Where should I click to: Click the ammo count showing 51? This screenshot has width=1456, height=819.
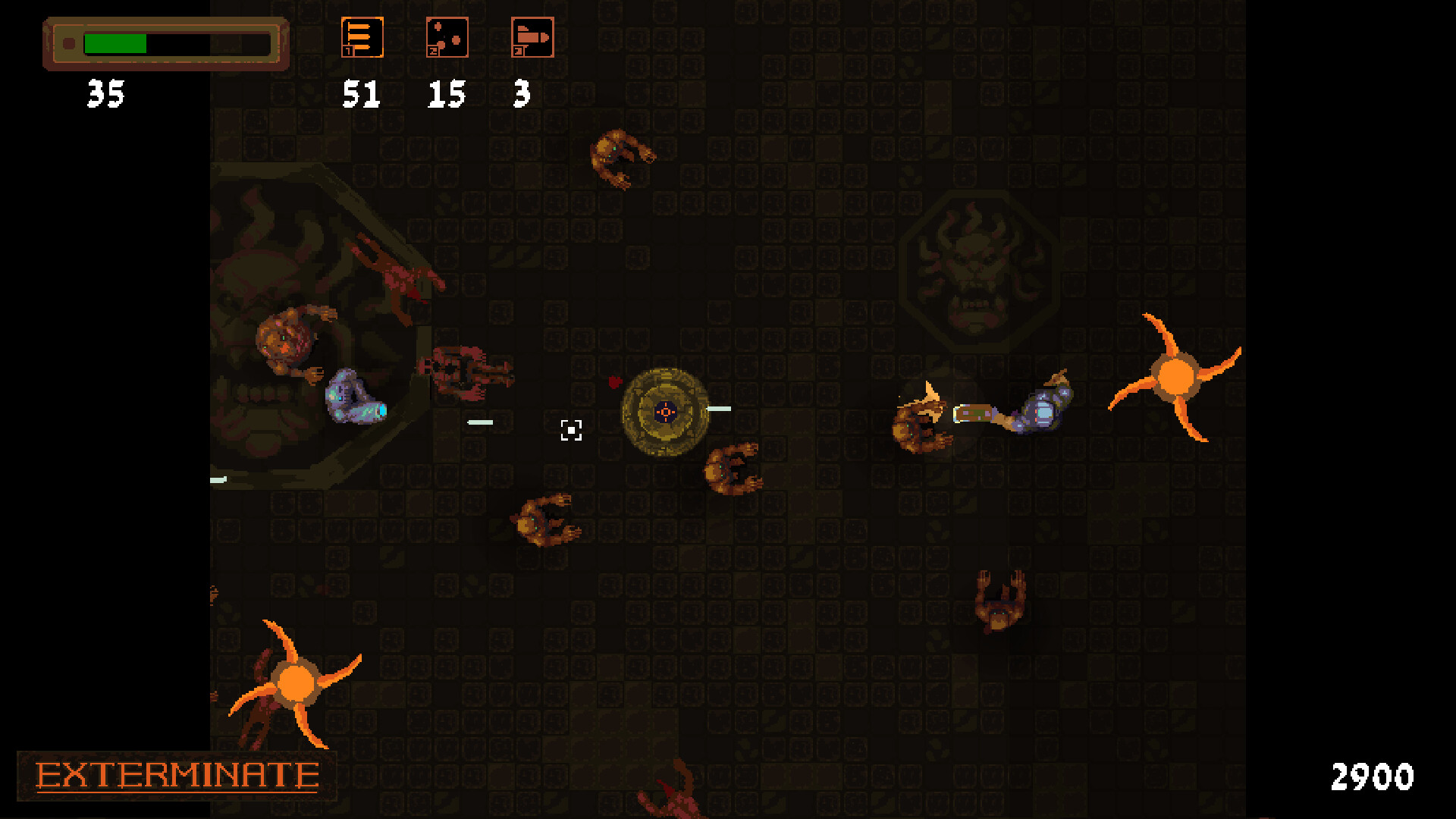[362, 95]
